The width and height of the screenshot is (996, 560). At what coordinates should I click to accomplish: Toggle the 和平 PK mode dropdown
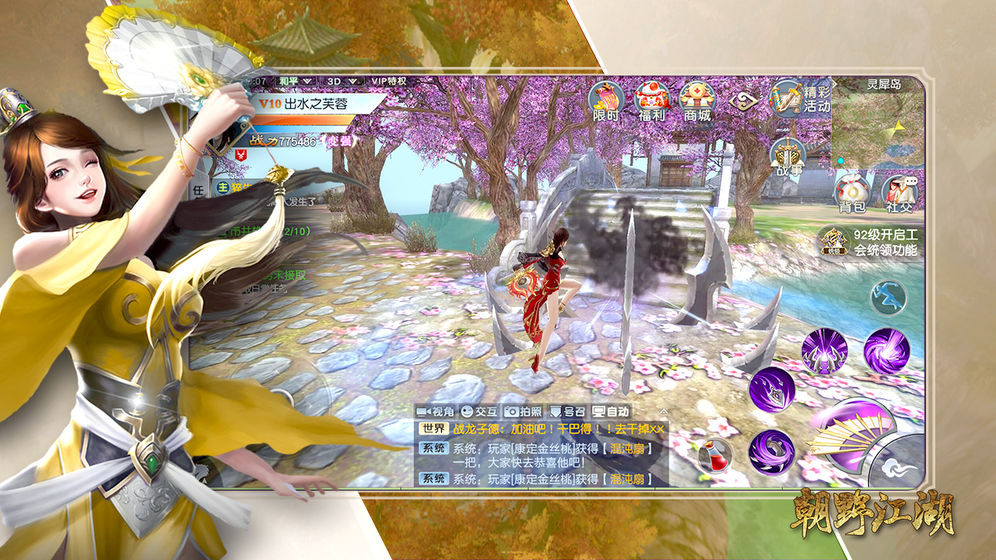pos(297,81)
